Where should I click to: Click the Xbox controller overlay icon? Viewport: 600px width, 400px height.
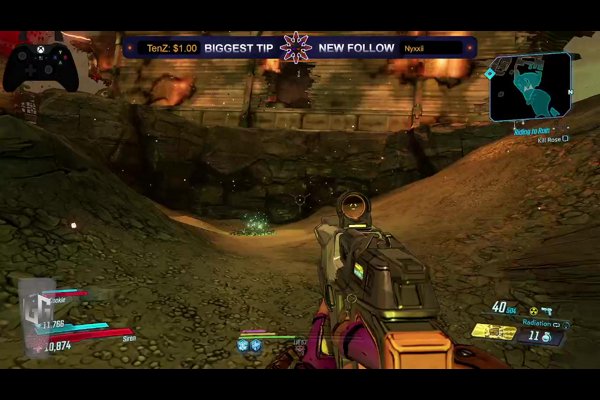pos(39,64)
